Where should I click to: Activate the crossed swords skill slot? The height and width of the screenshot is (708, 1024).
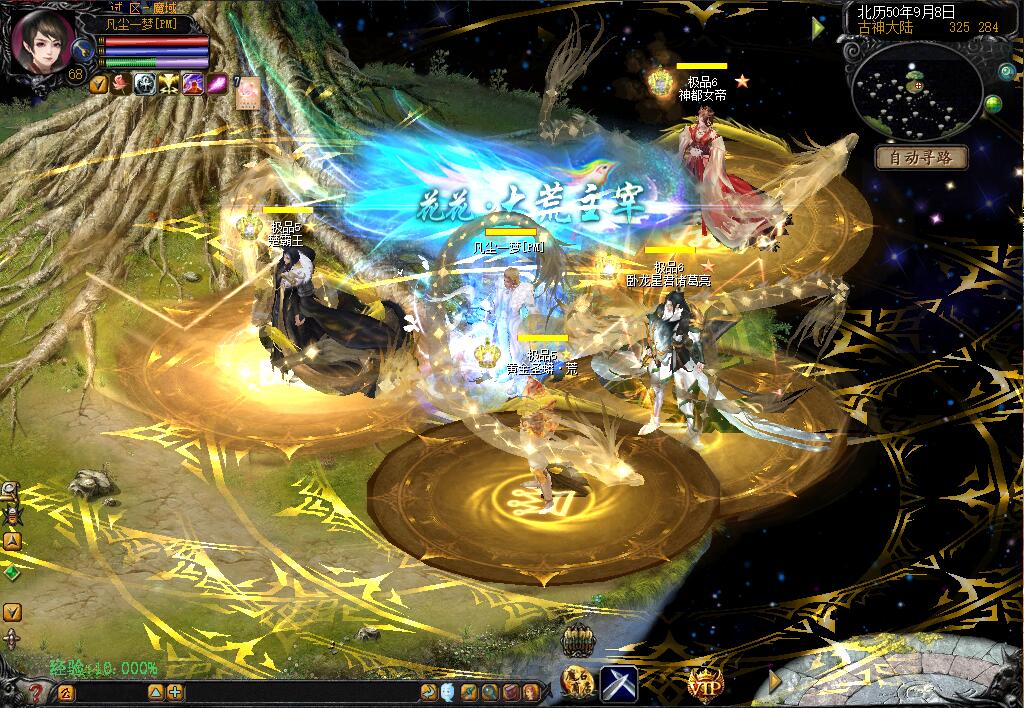tap(618, 684)
